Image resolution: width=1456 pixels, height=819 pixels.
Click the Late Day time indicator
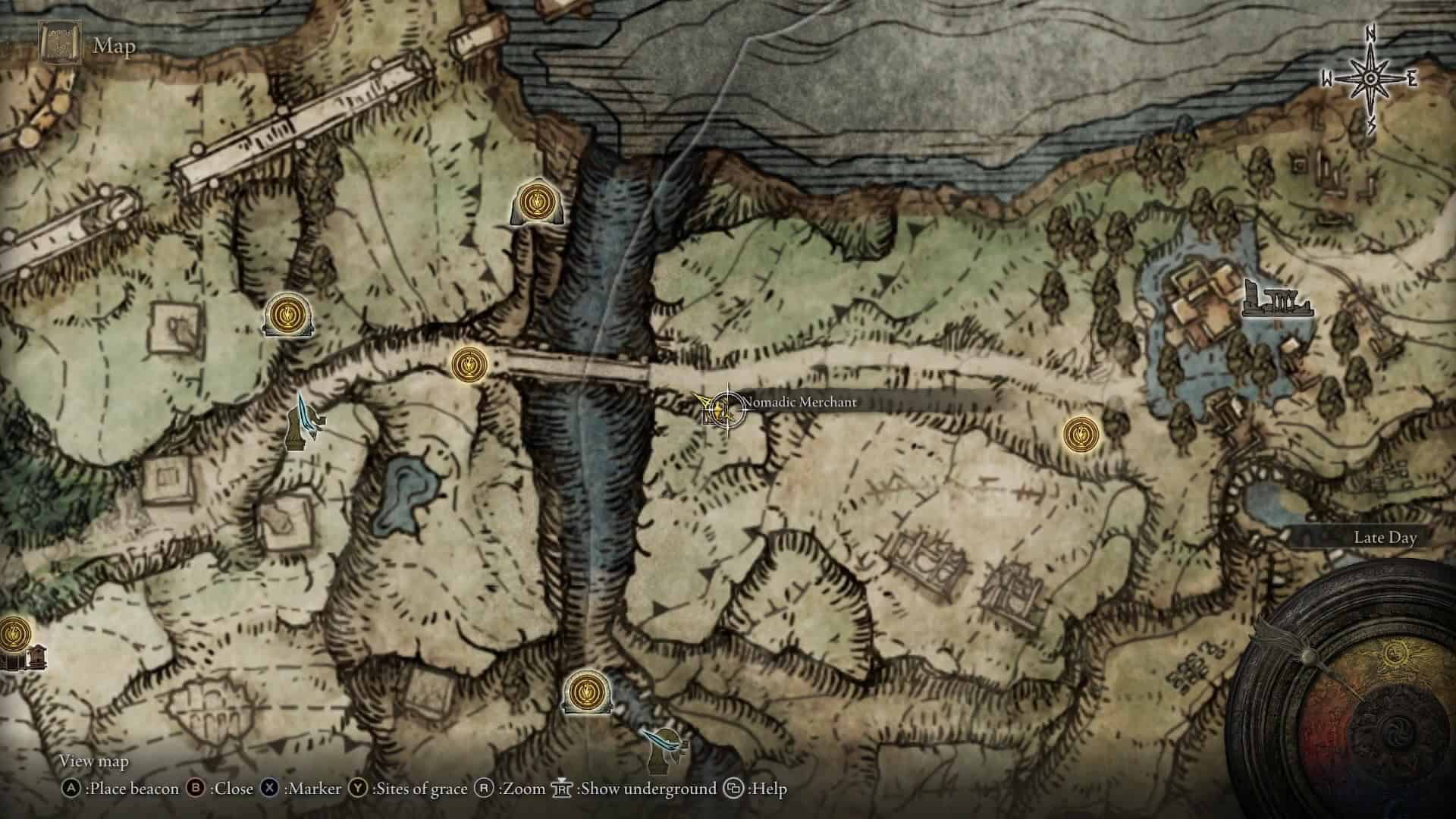pyautogui.click(x=1386, y=537)
